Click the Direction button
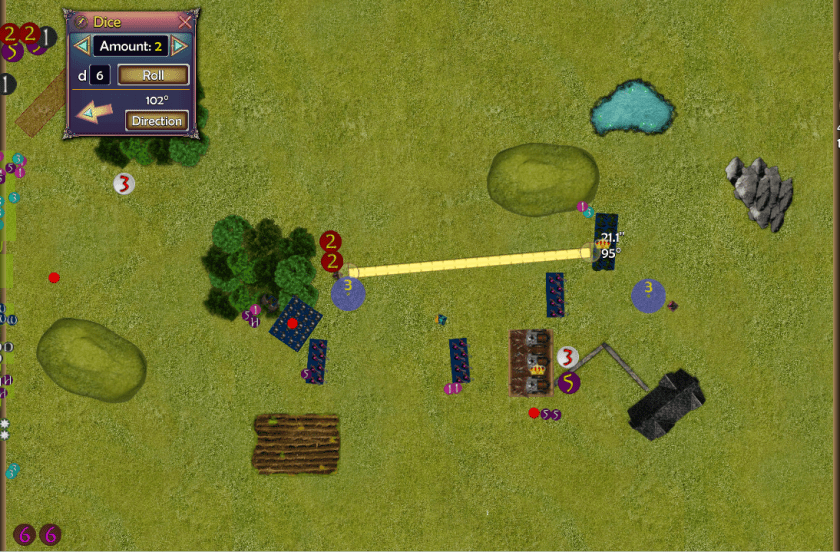This screenshot has height=552, width=840. pos(157,121)
